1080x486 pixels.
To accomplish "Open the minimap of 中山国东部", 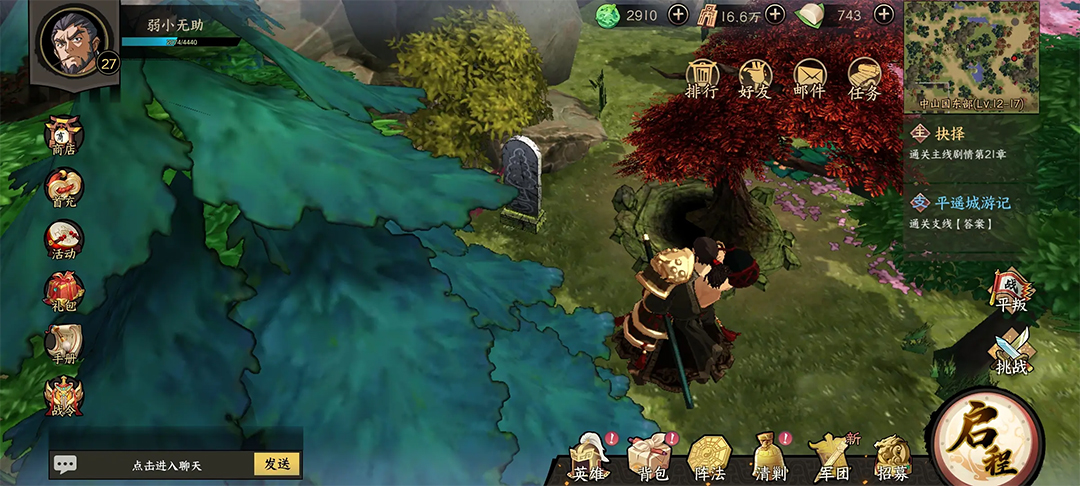I will coord(971,52).
